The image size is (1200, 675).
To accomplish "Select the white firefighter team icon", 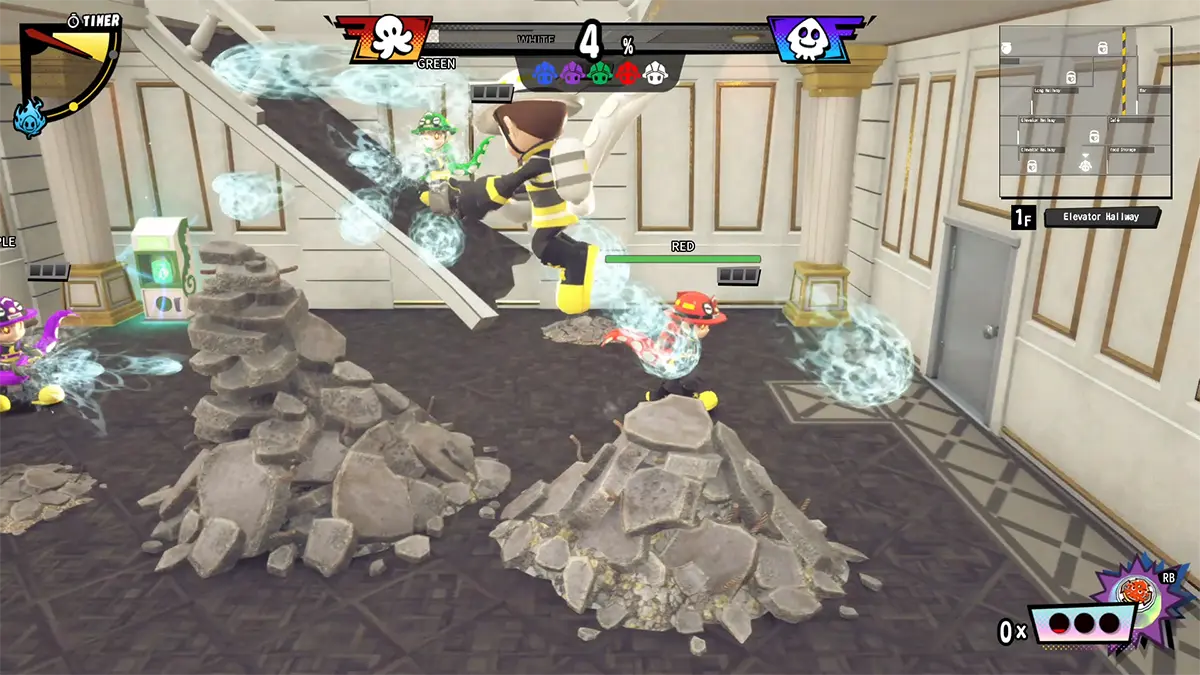I will pos(656,73).
